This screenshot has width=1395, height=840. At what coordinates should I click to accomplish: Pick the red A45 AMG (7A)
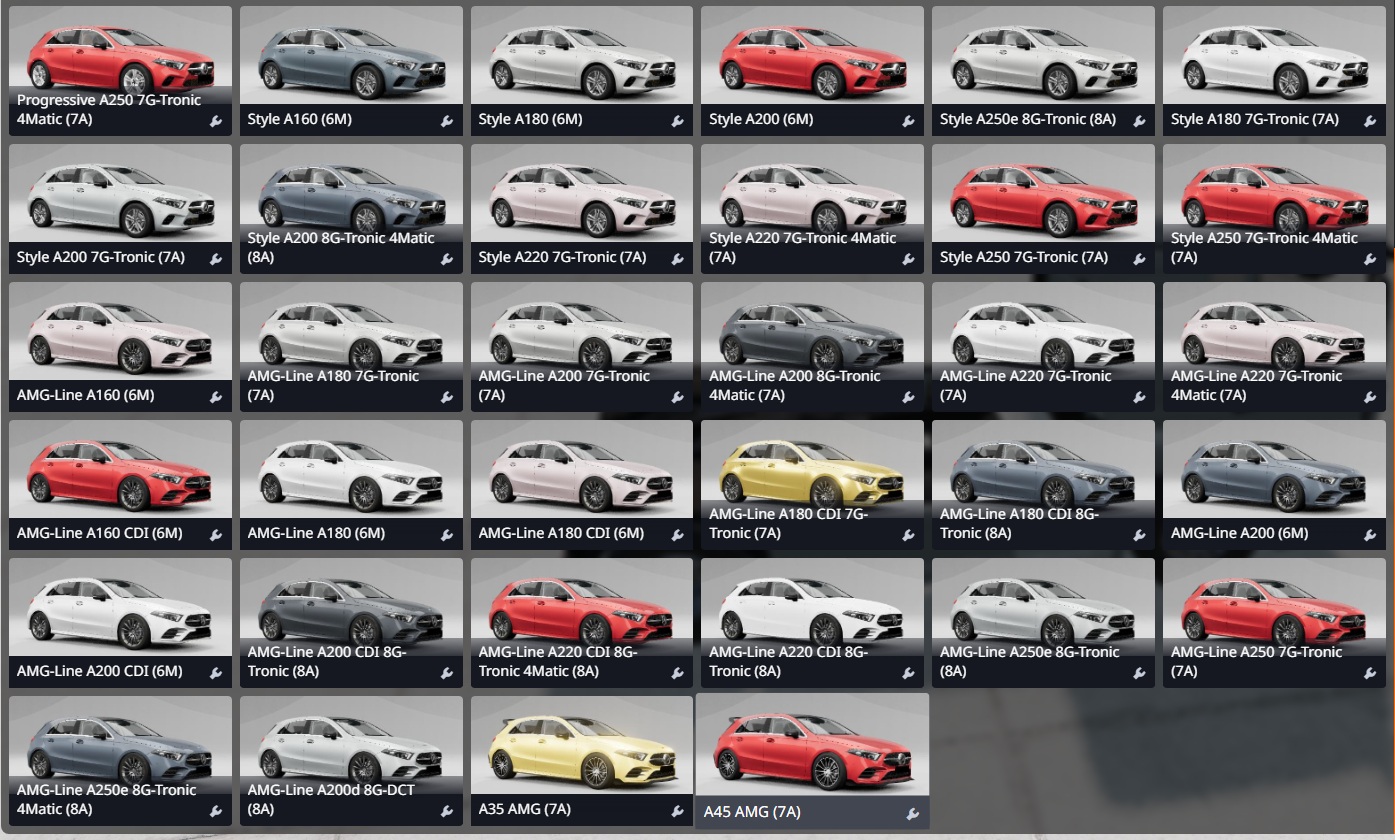(812, 750)
